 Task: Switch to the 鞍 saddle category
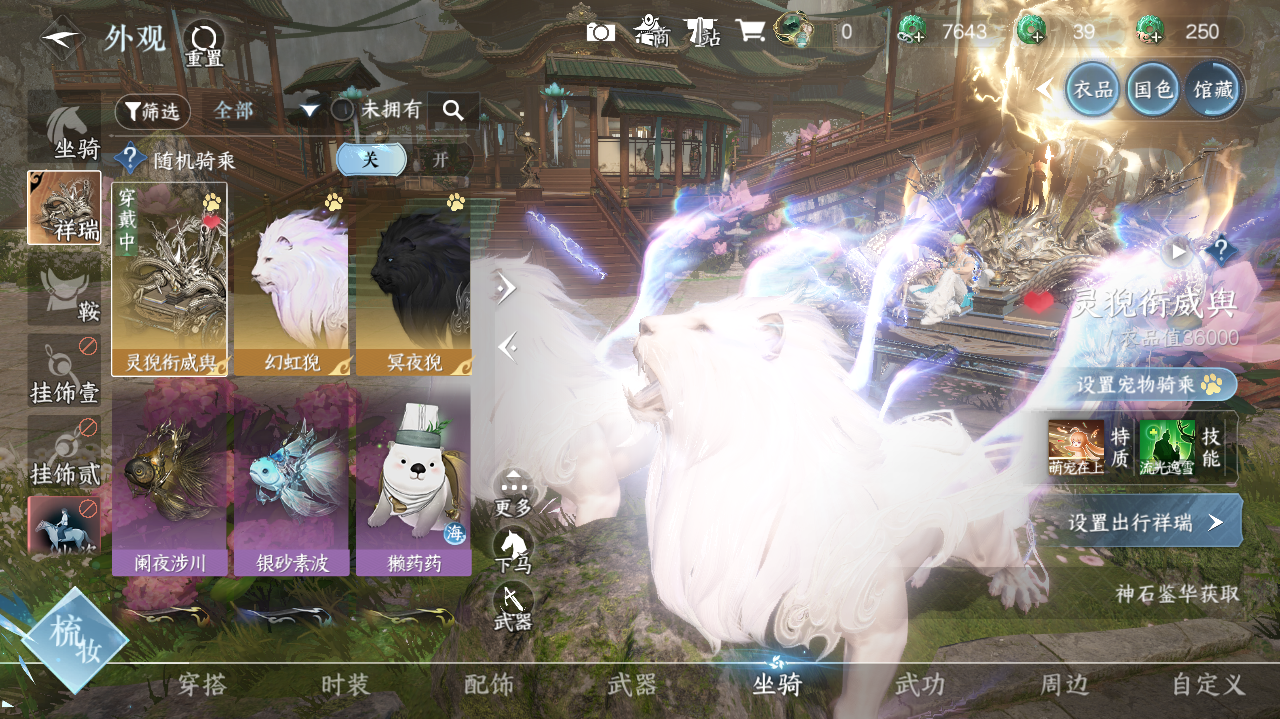pyautogui.click(x=64, y=289)
